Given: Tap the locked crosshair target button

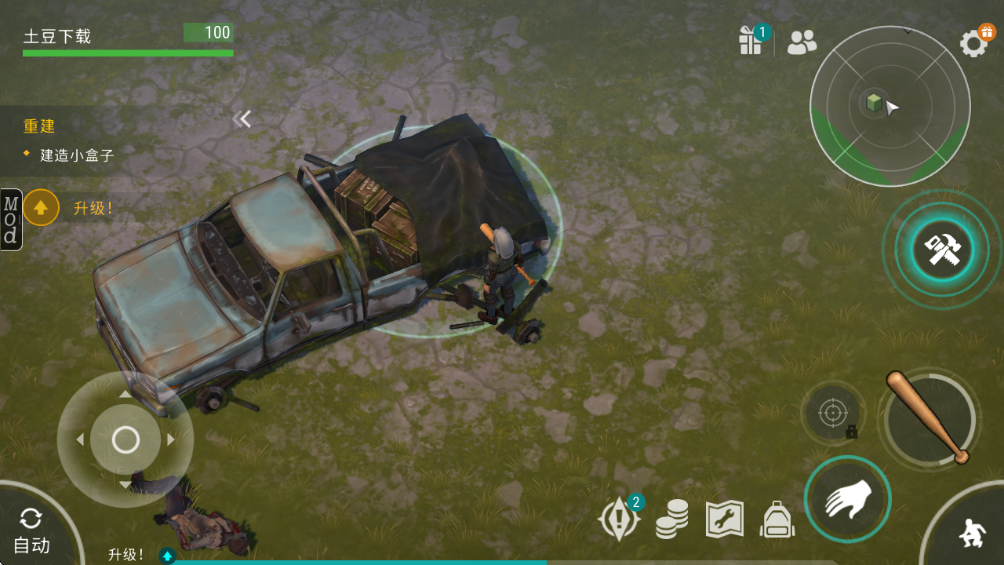Looking at the screenshot, I should (833, 412).
